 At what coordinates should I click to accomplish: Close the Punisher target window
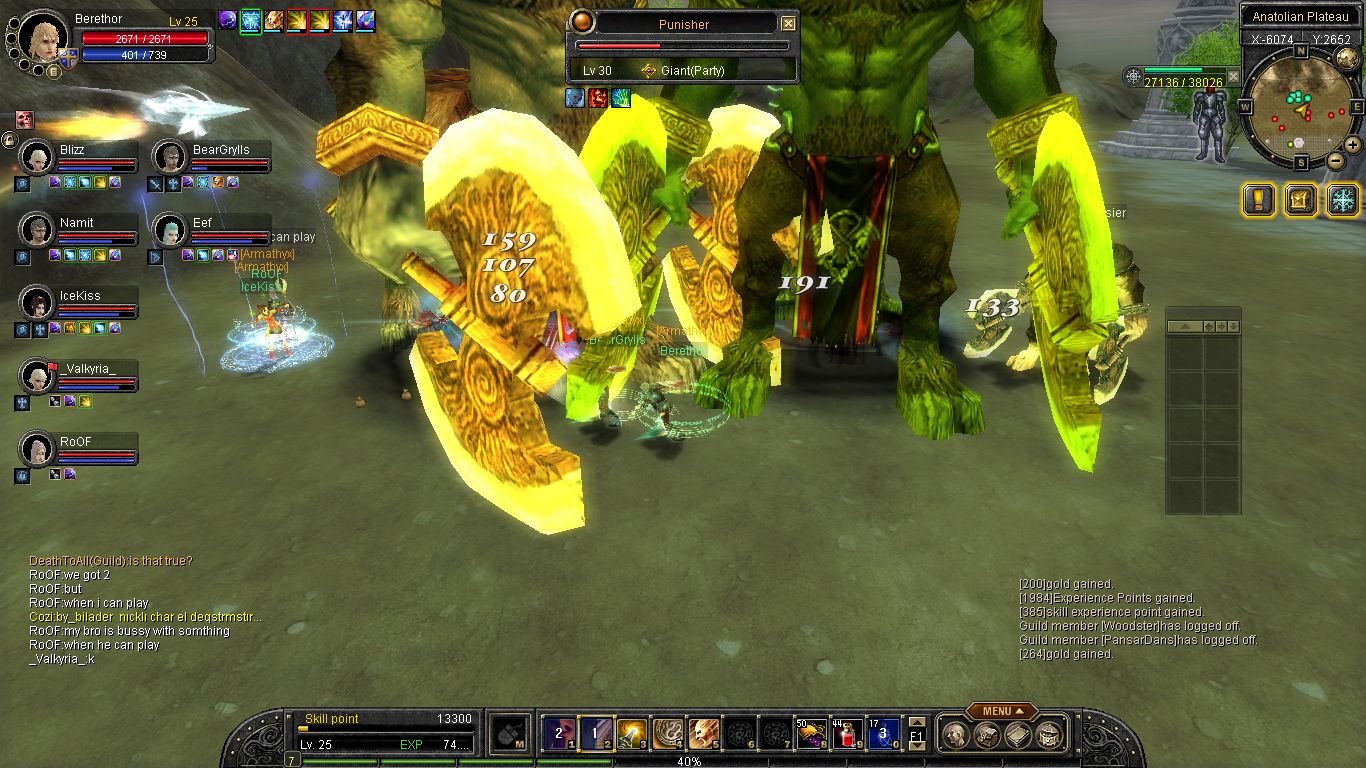coord(788,24)
